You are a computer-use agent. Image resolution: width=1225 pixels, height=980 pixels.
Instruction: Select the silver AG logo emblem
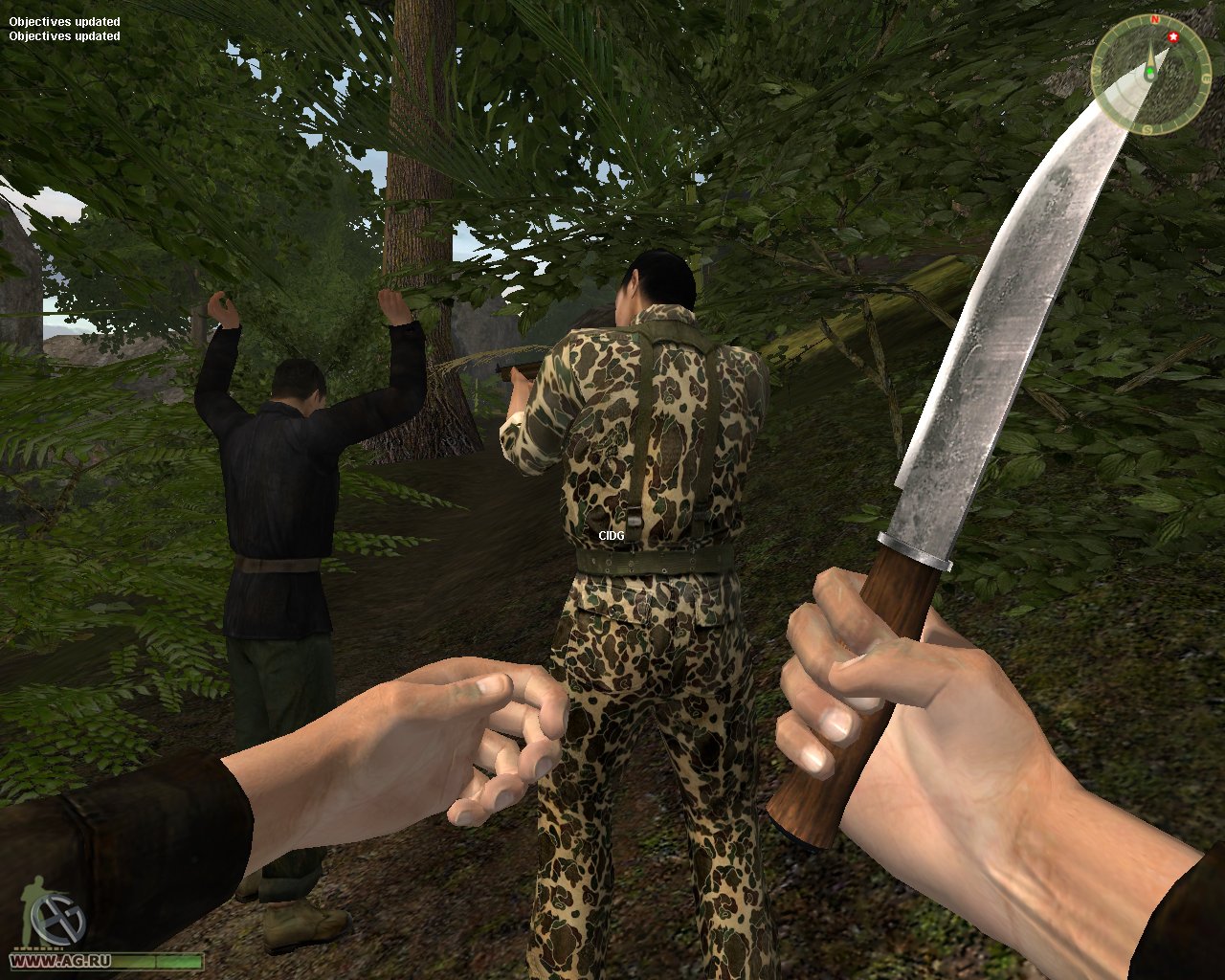[57, 918]
